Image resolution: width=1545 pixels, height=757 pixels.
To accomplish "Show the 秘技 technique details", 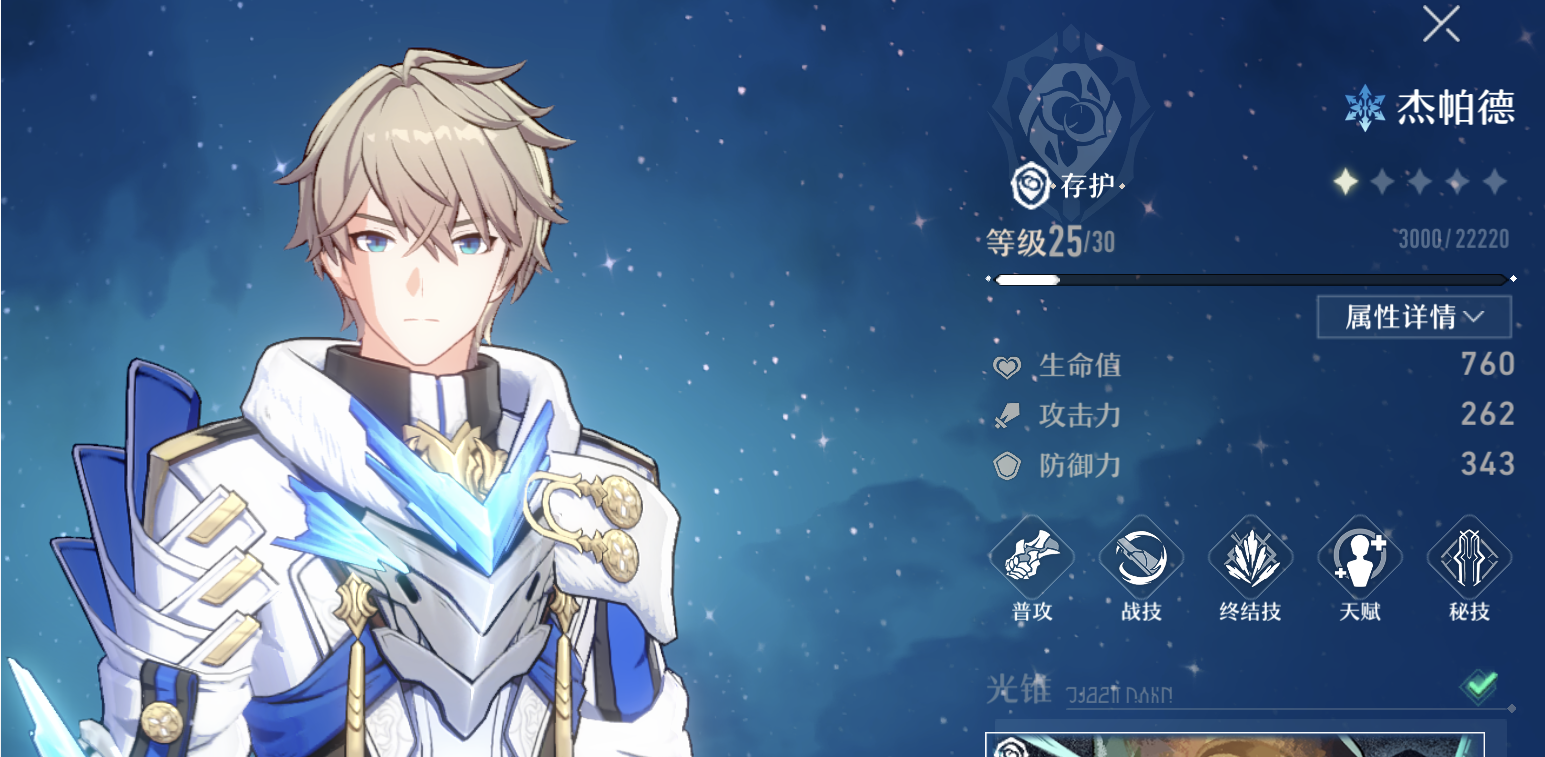I will tap(1469, 558).
